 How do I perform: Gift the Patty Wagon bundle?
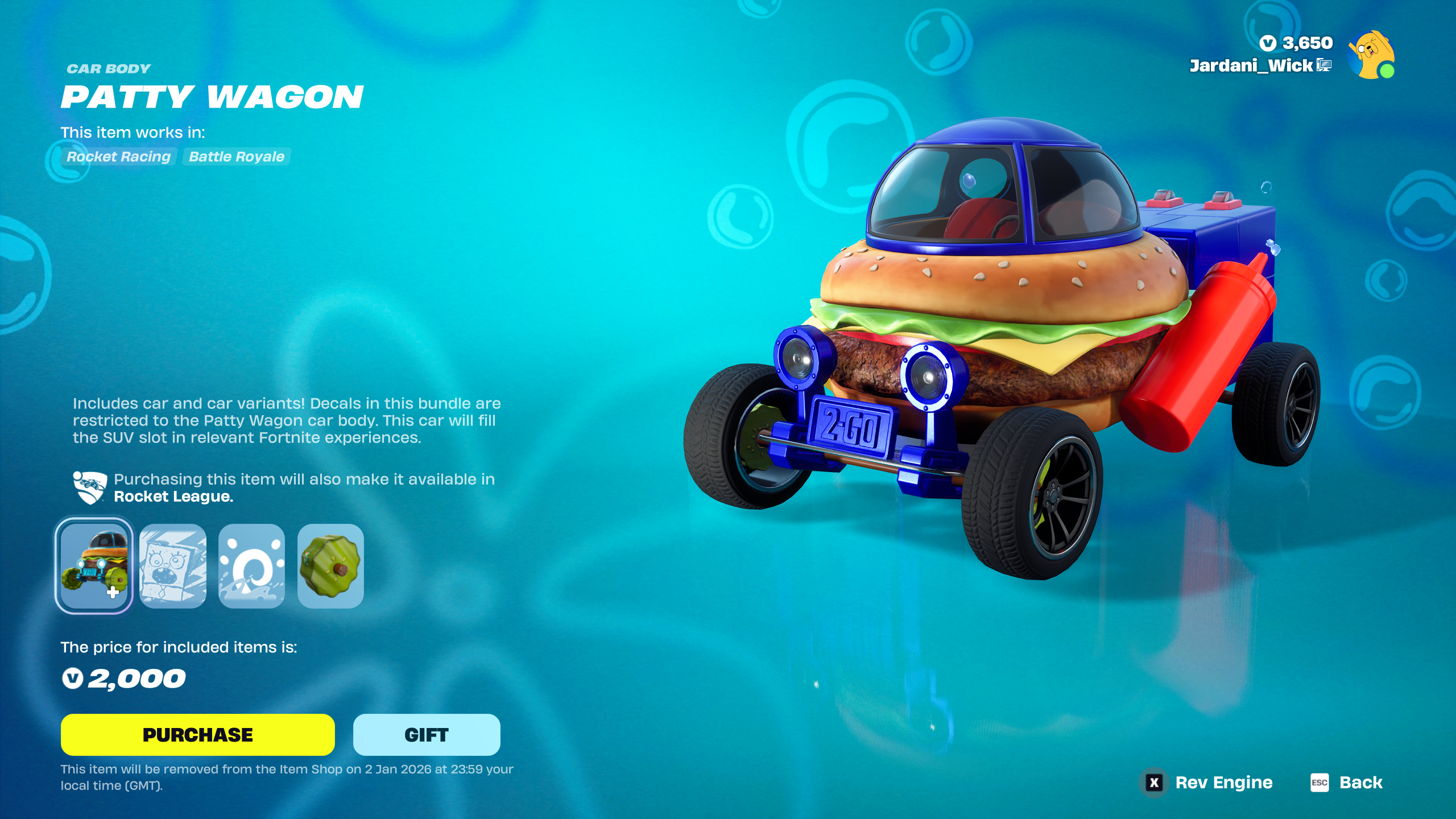[x=427, y=734]
